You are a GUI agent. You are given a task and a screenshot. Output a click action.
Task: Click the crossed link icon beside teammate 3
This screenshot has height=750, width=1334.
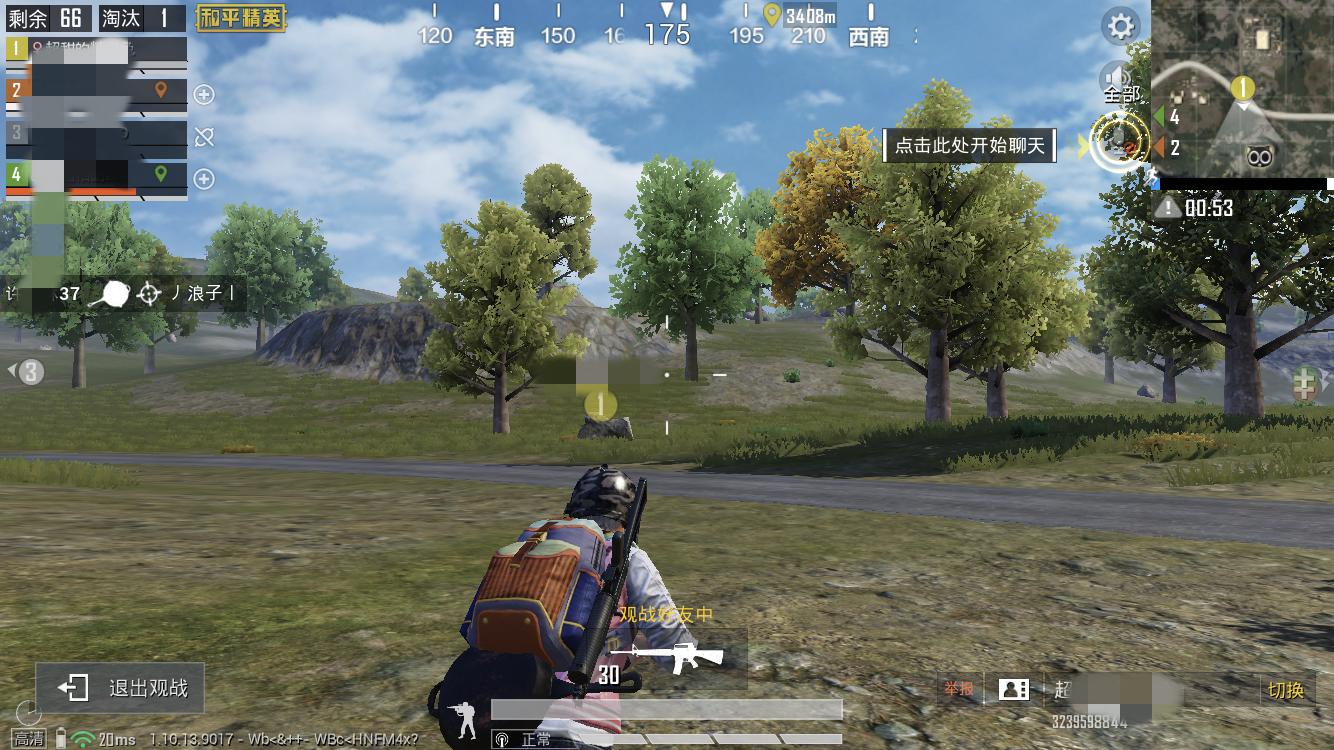pyautogui.click(x=204, y=137)
